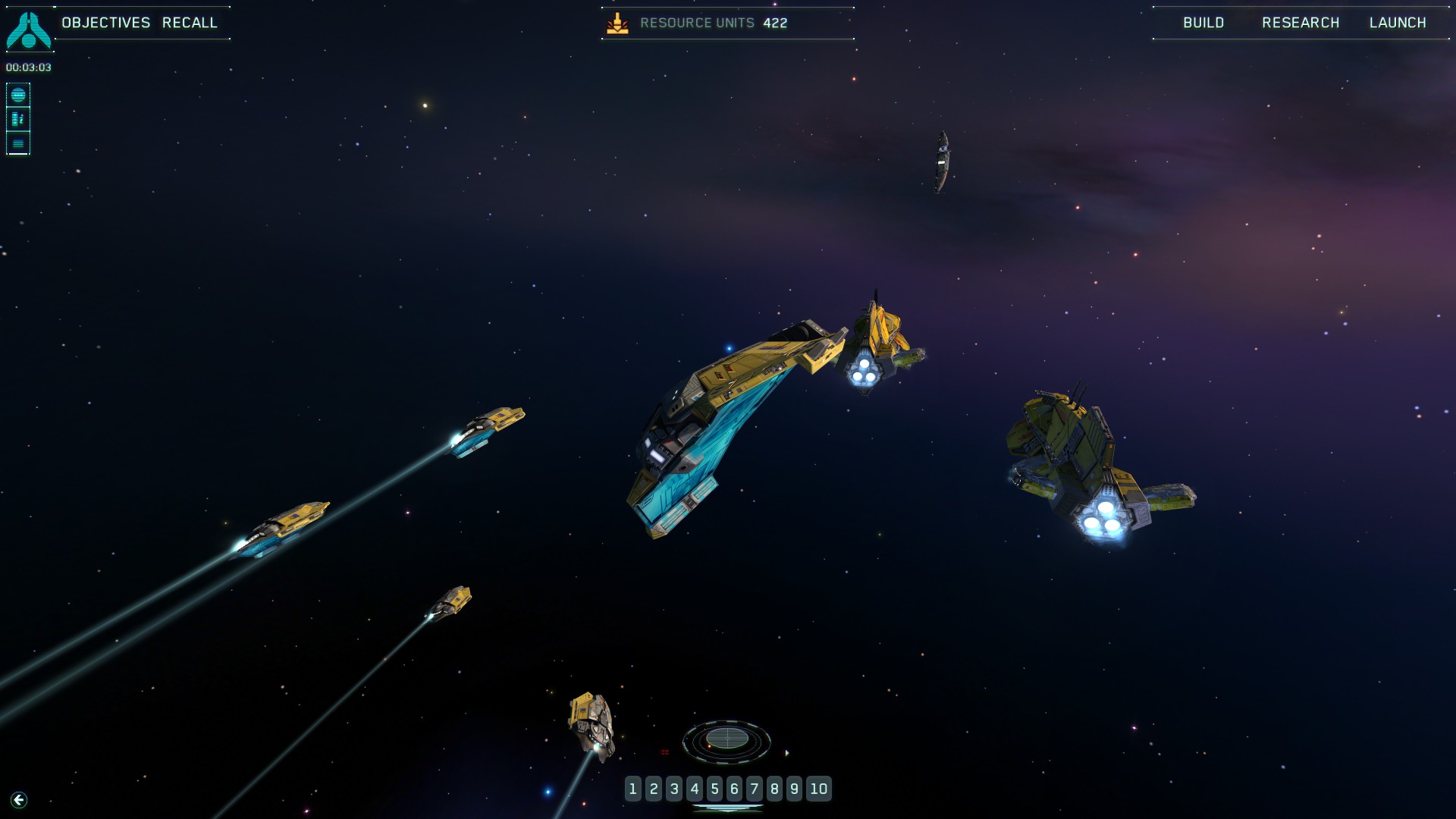
Task: Open the Recall menu
Action: coord(190,23)
